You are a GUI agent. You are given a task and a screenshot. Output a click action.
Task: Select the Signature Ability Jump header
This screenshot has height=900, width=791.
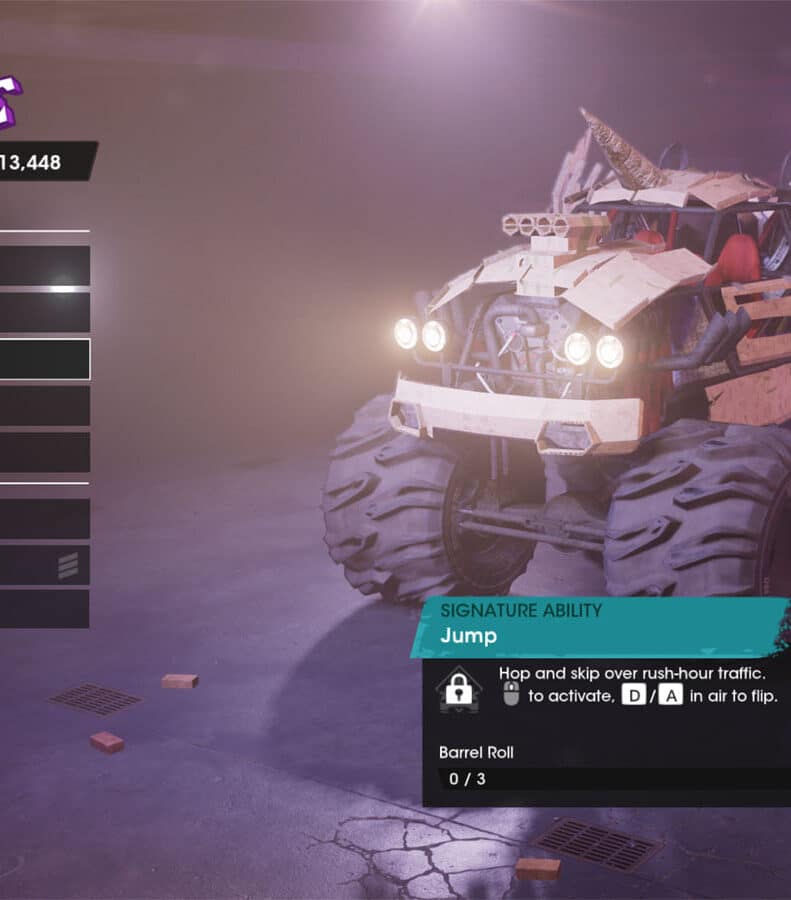(x=600, y=624)
